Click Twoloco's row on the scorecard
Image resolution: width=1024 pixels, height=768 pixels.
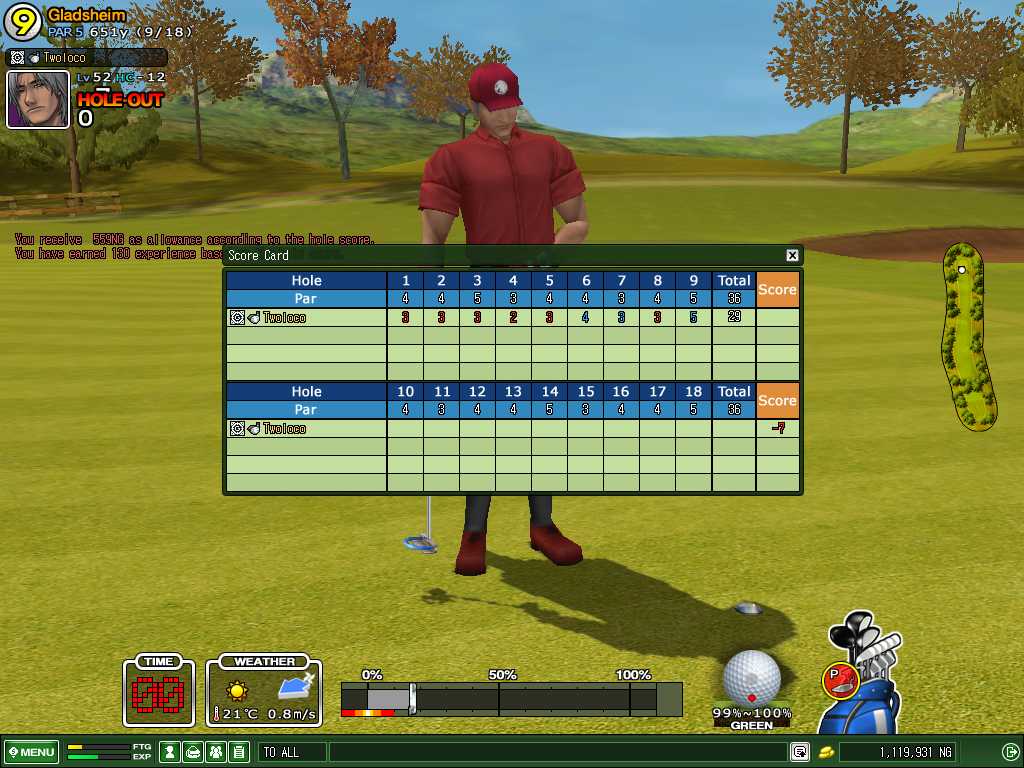tap(306, 318)
